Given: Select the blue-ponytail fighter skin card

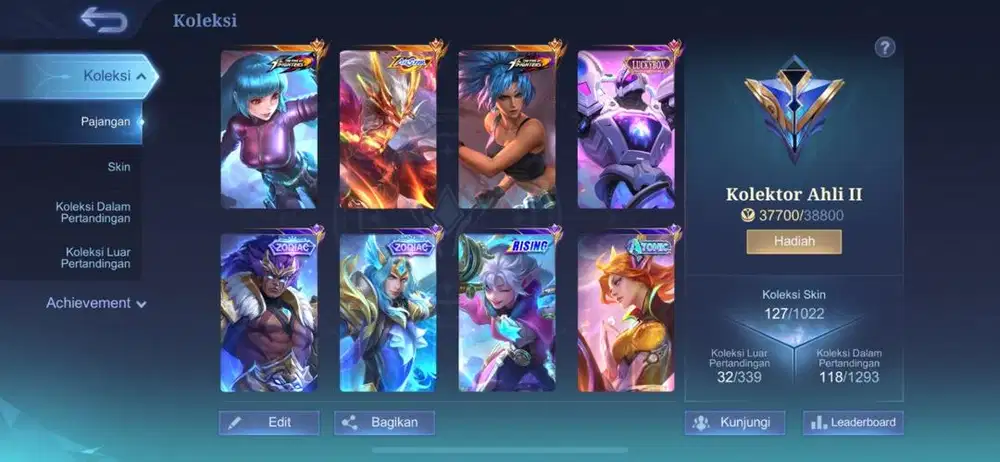Looking at the screenshot, I should click(507, 128).
